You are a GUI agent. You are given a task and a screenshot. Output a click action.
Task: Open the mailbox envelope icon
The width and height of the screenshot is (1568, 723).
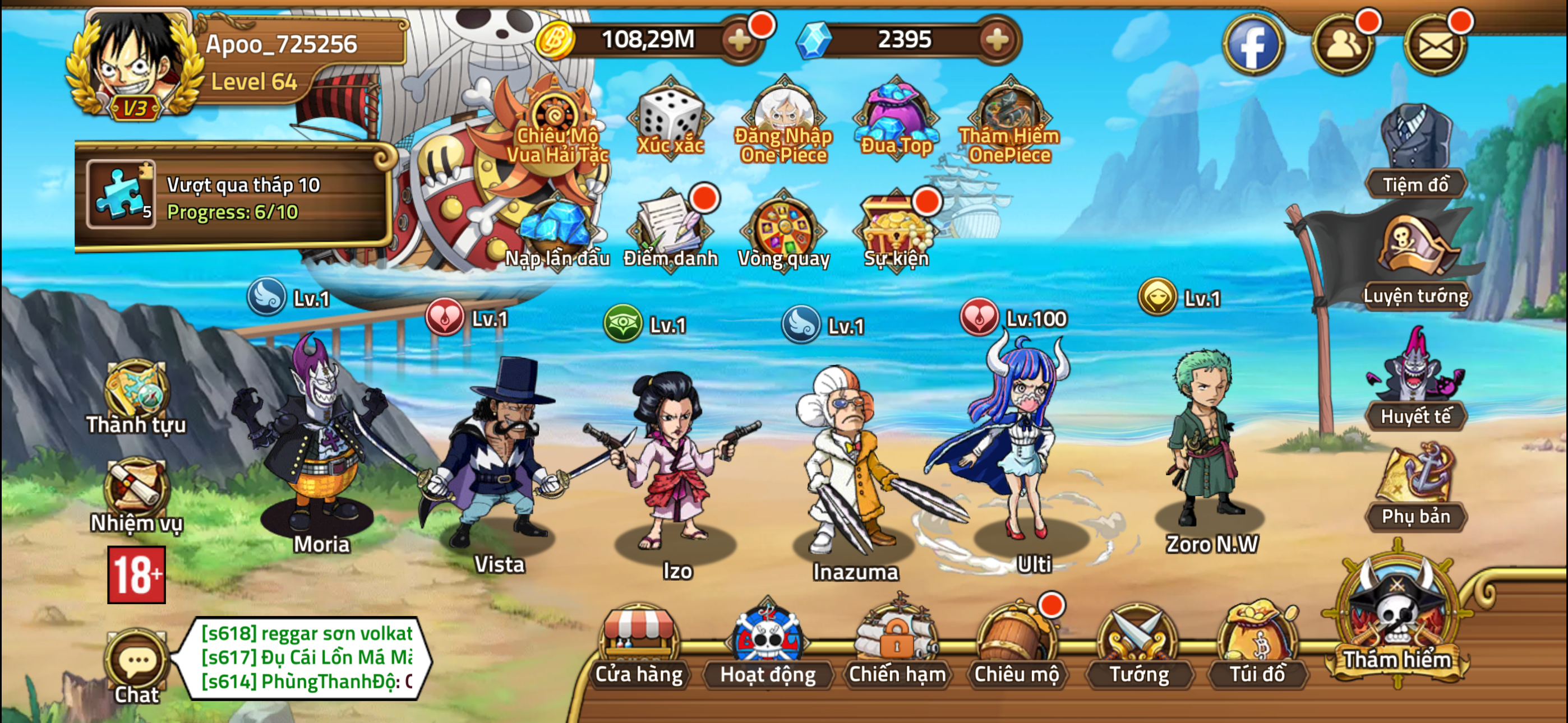tap(1434, 45)
